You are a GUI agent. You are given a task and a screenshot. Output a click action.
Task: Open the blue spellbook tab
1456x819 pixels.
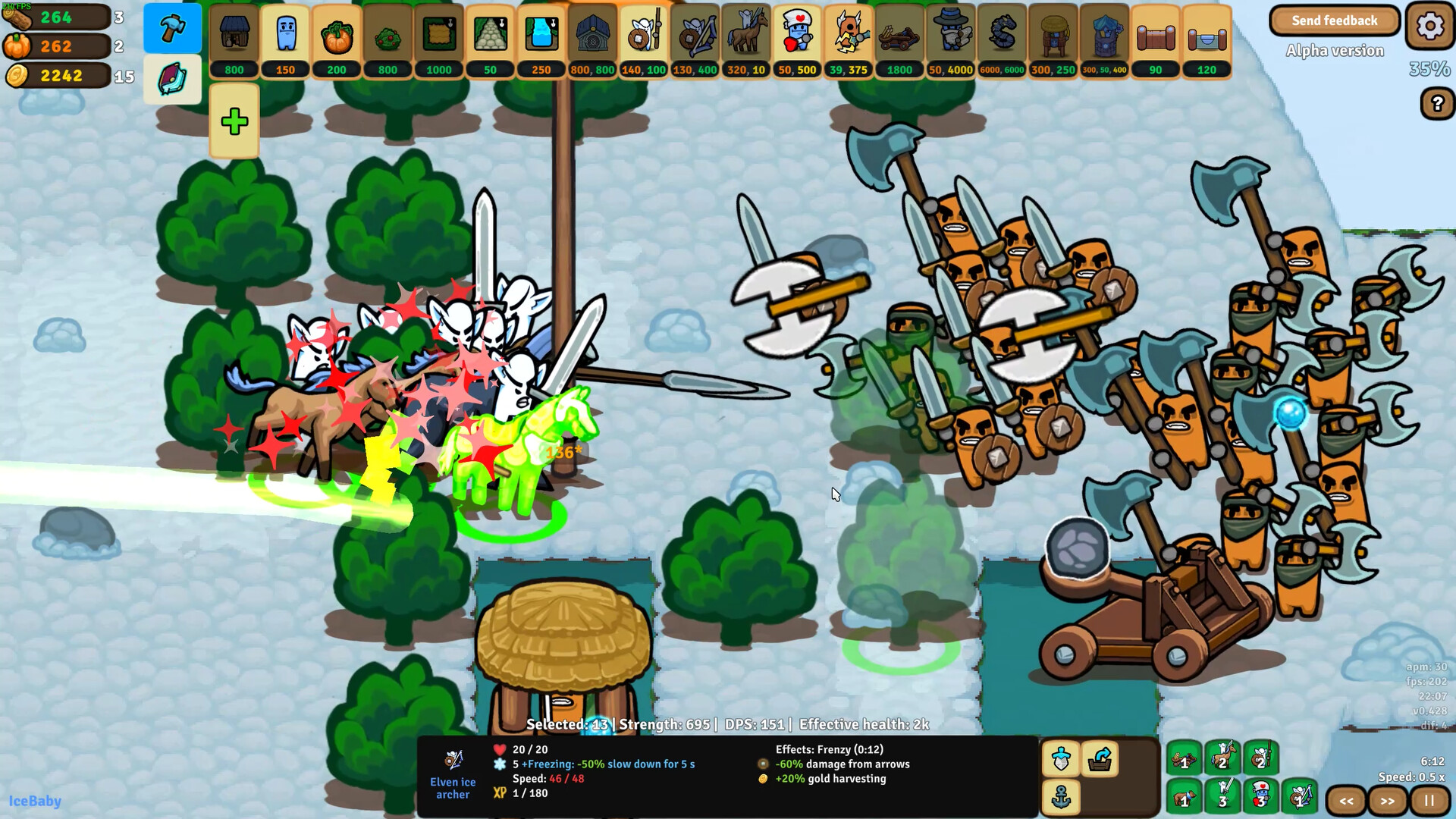coord(172,79)
